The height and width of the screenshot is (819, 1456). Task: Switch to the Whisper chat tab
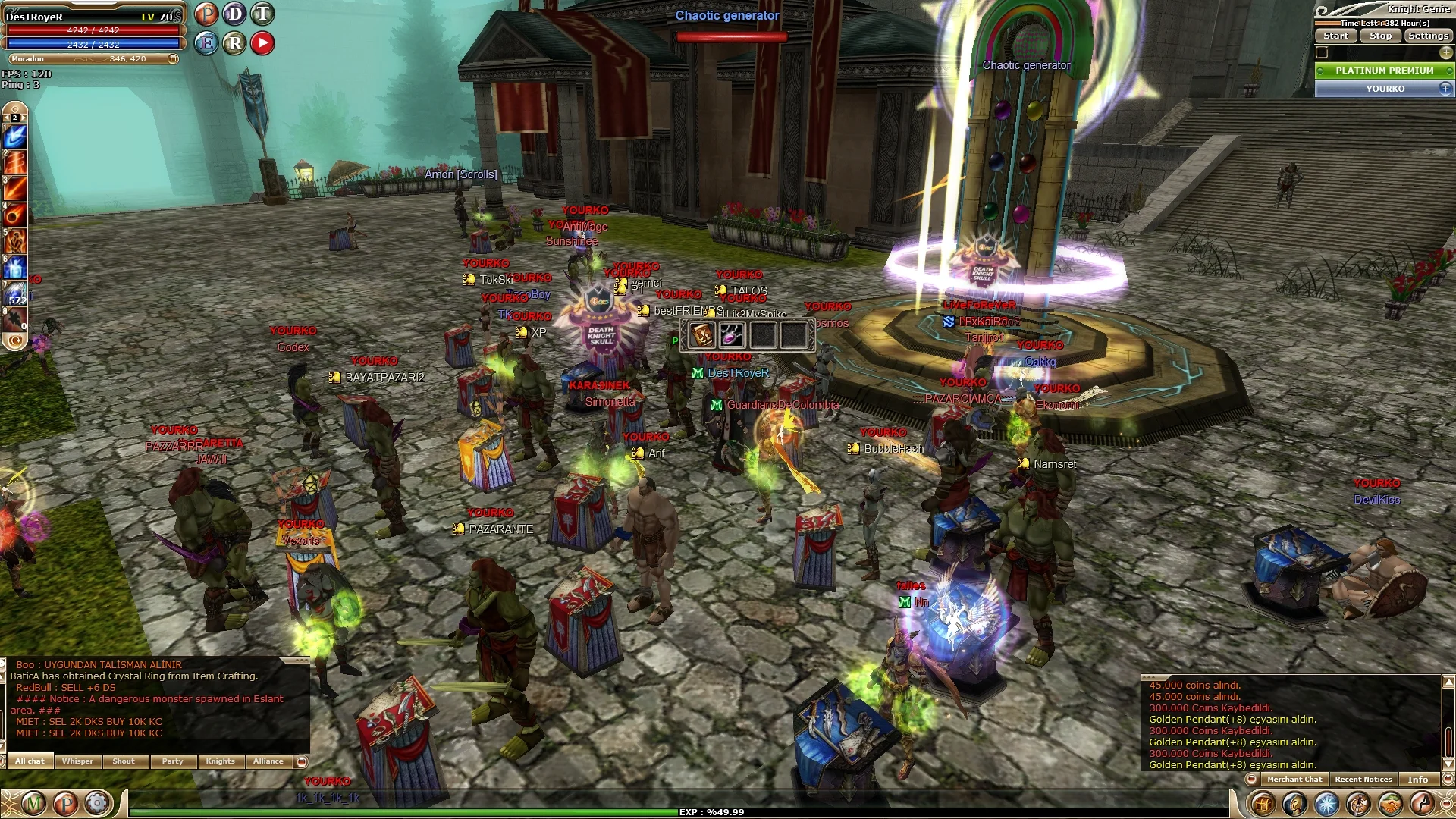click(x=77, y=761)
